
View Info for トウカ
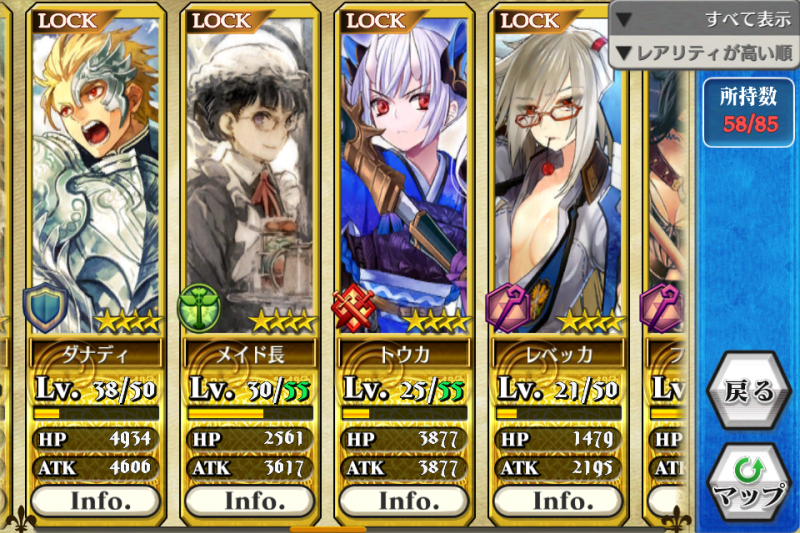[403, 499]
